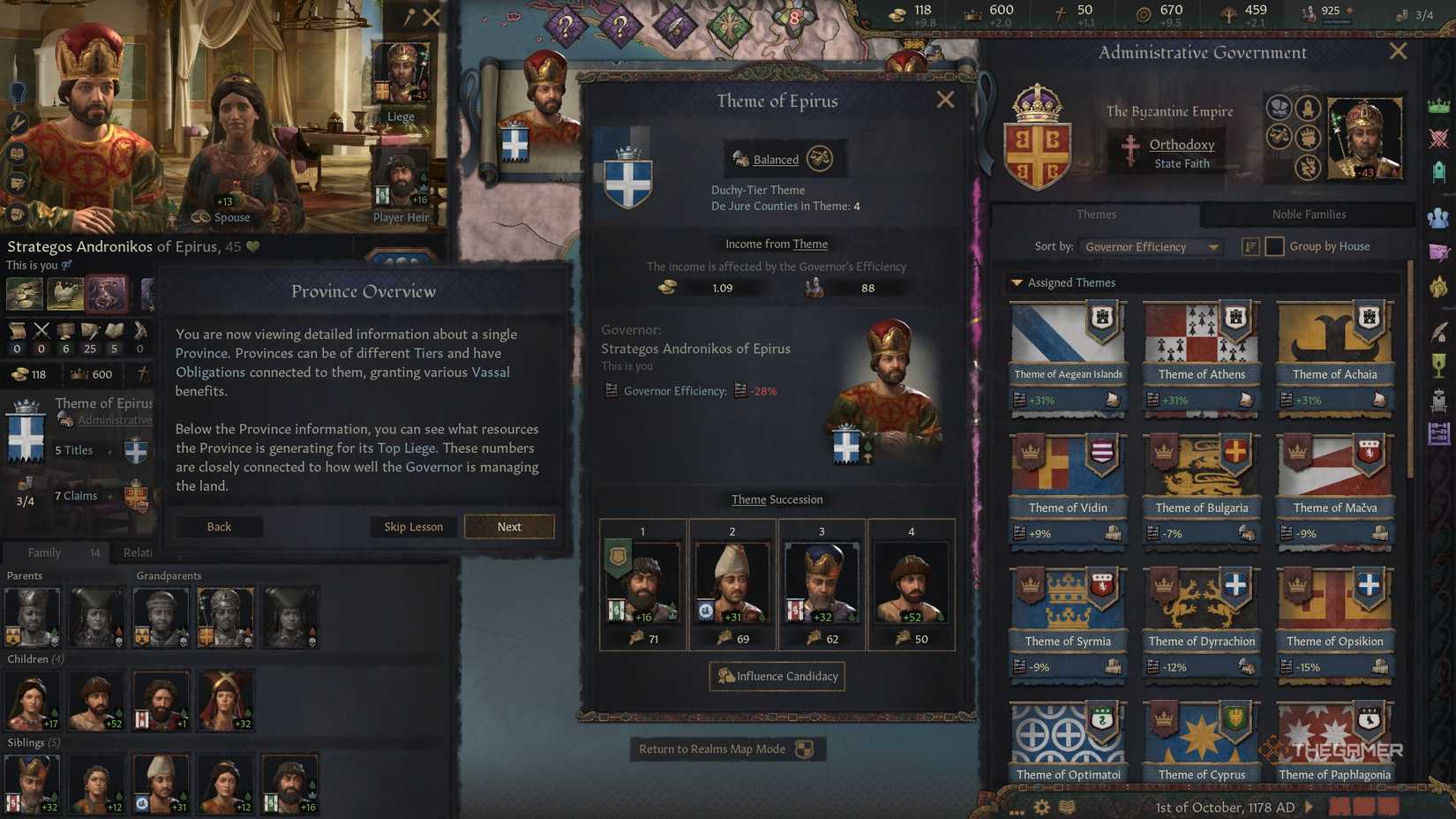Advance the tutorial with Next

(x=509, y=527)
